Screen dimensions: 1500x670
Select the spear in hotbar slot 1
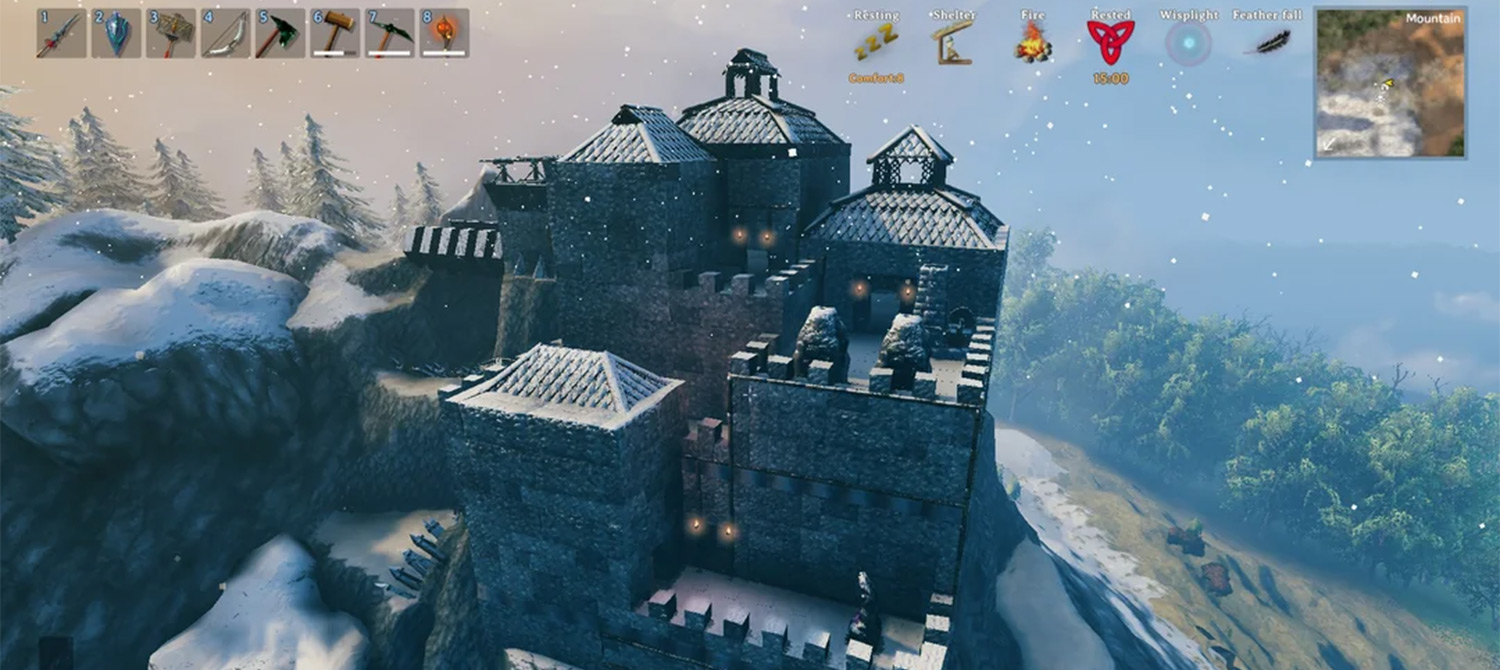pos(61,34)
